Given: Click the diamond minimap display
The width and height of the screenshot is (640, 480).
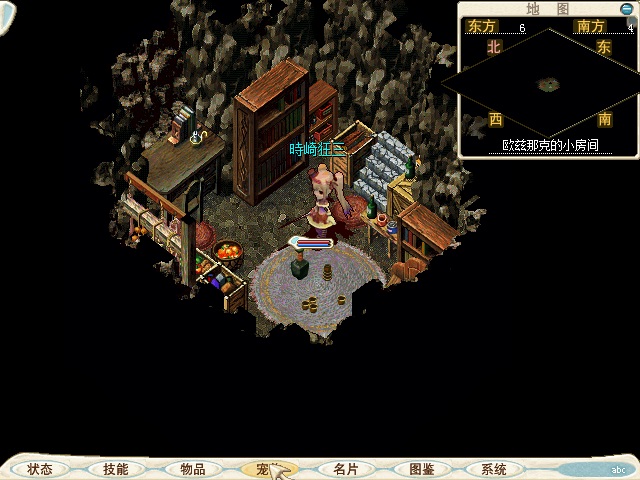Looking at the screenshot, I should (547, 85).
